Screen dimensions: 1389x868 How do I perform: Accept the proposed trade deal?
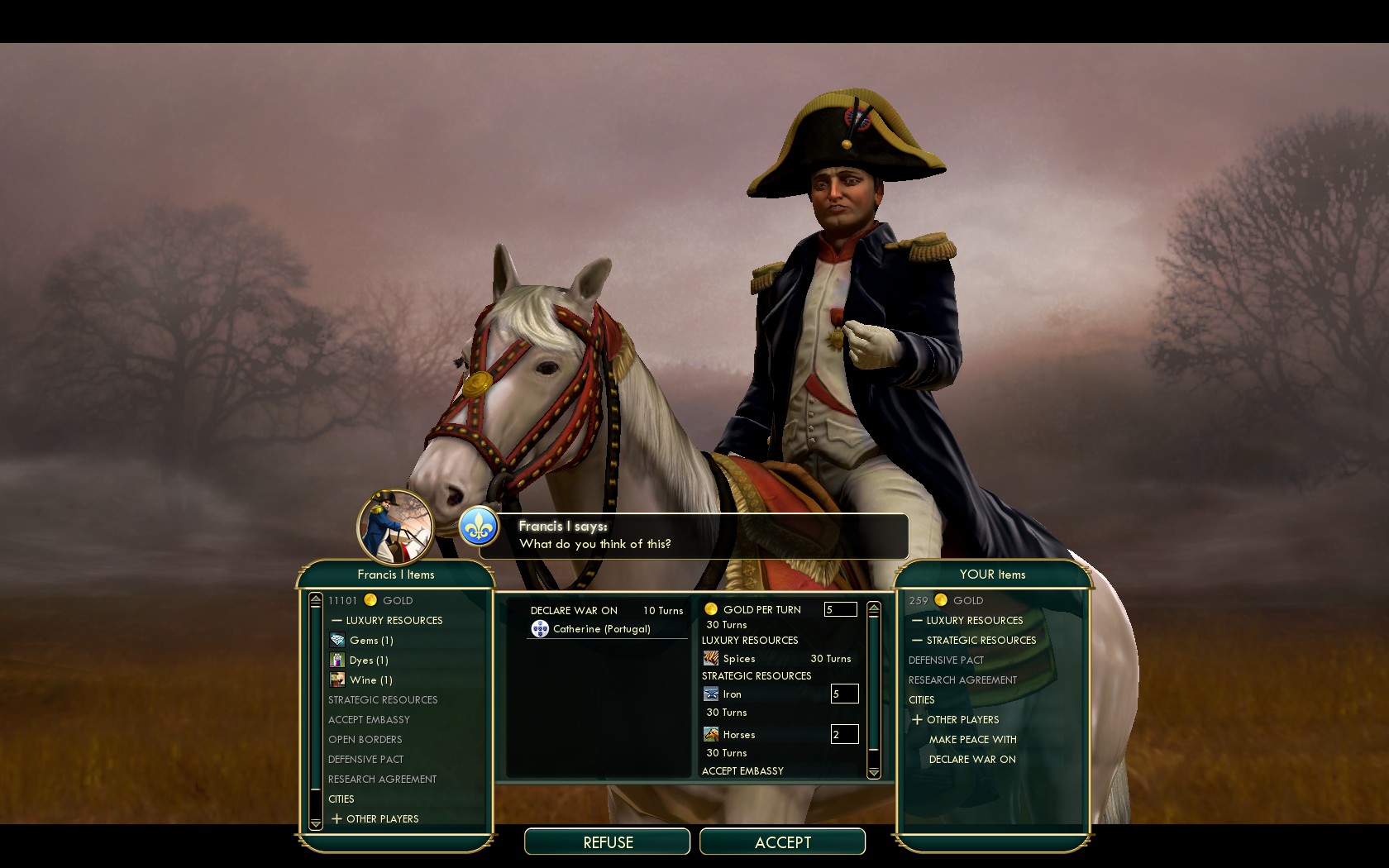pyautogui.click(x=782, y=842)
